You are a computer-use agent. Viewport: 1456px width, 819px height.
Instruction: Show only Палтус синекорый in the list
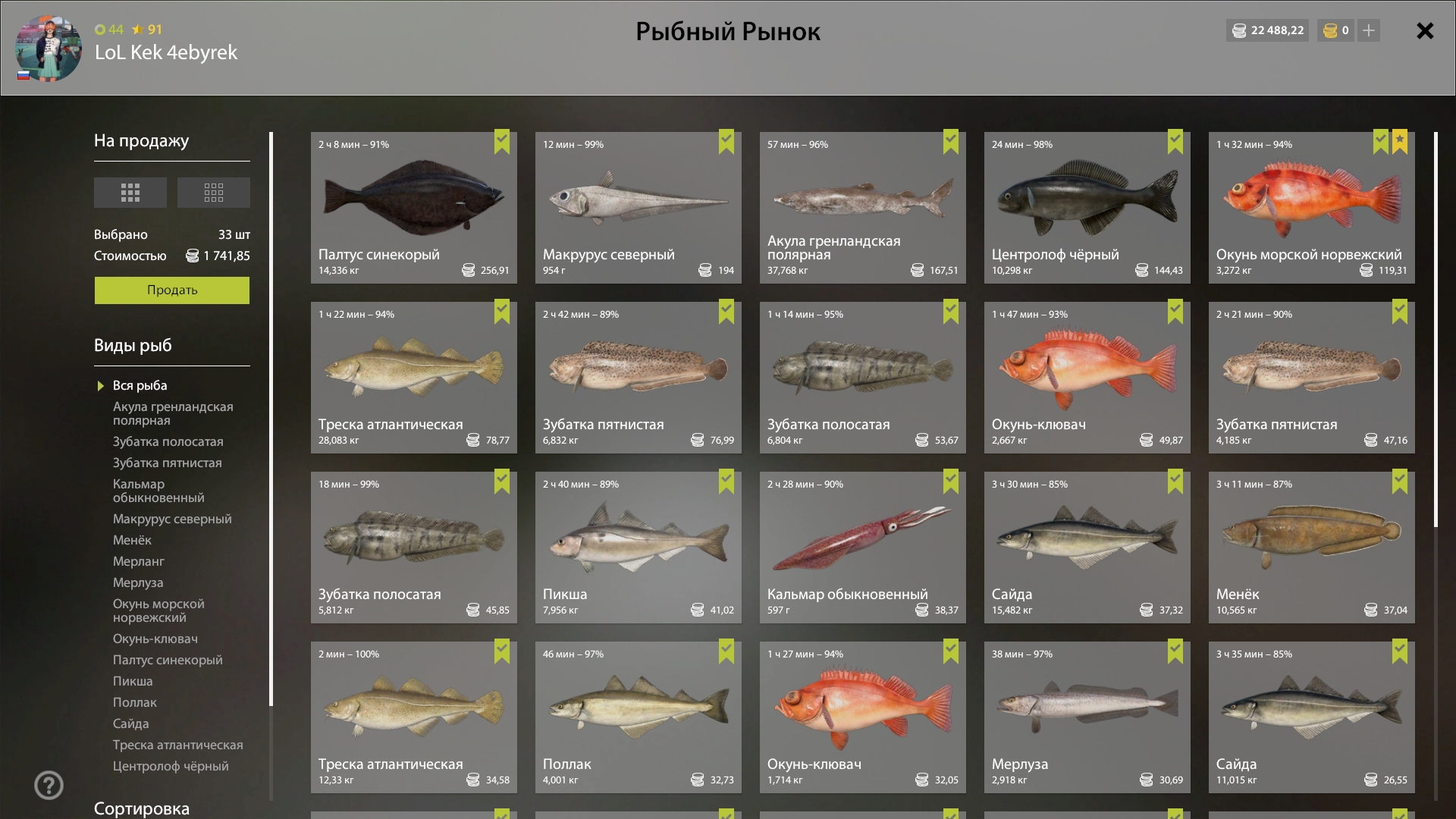click(168, 660)
